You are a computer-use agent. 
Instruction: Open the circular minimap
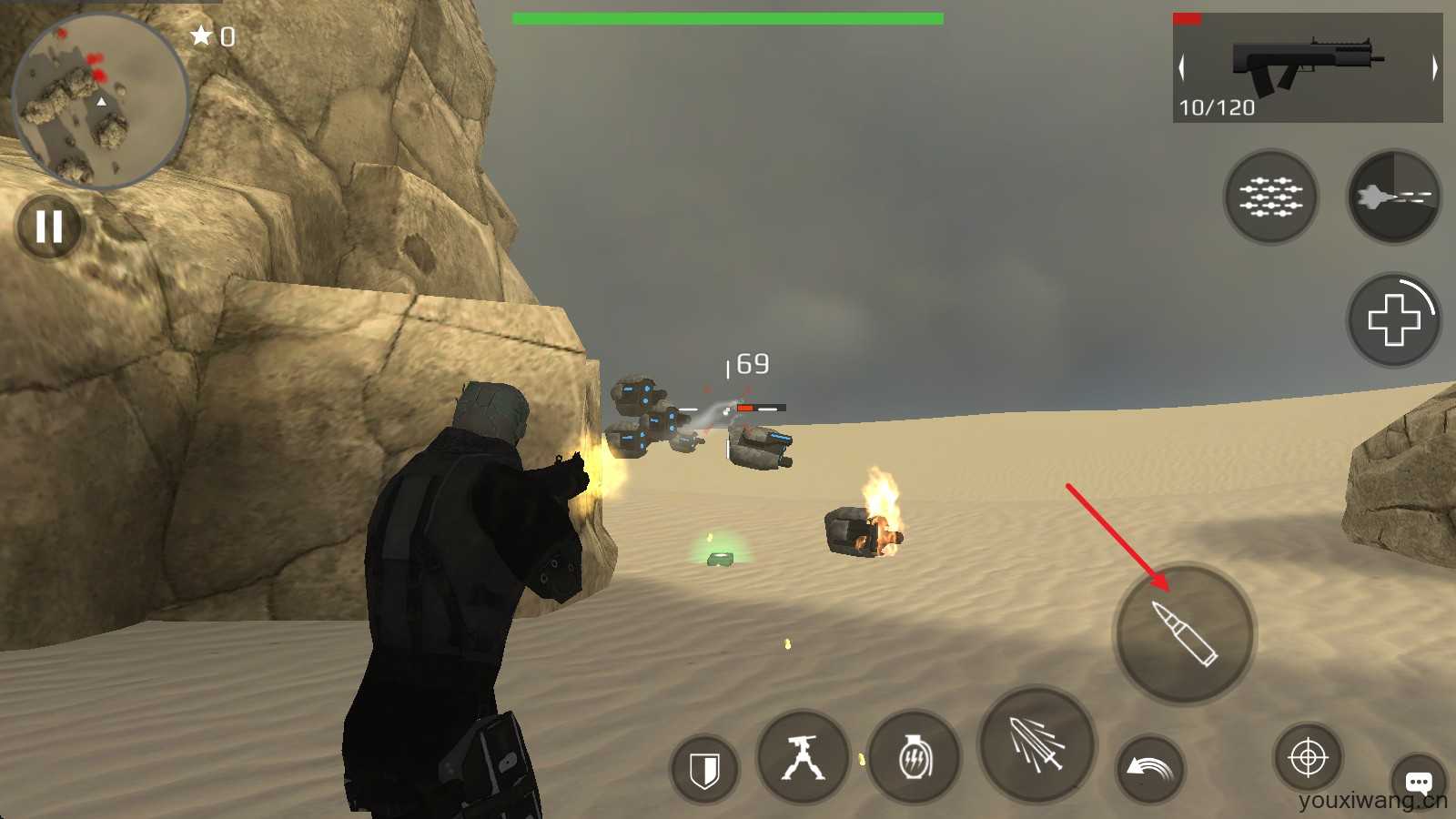click(100, 100)
